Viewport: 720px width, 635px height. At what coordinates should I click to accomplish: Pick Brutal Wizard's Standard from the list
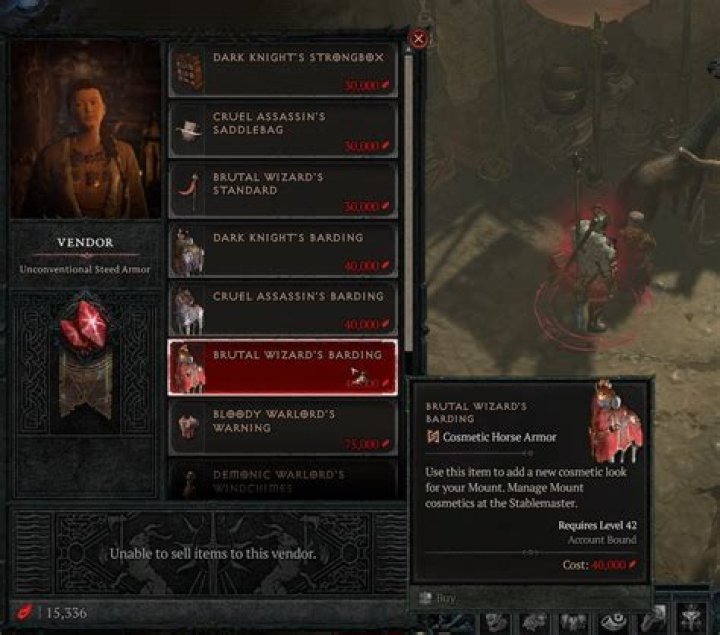click(x=282, y=190)
